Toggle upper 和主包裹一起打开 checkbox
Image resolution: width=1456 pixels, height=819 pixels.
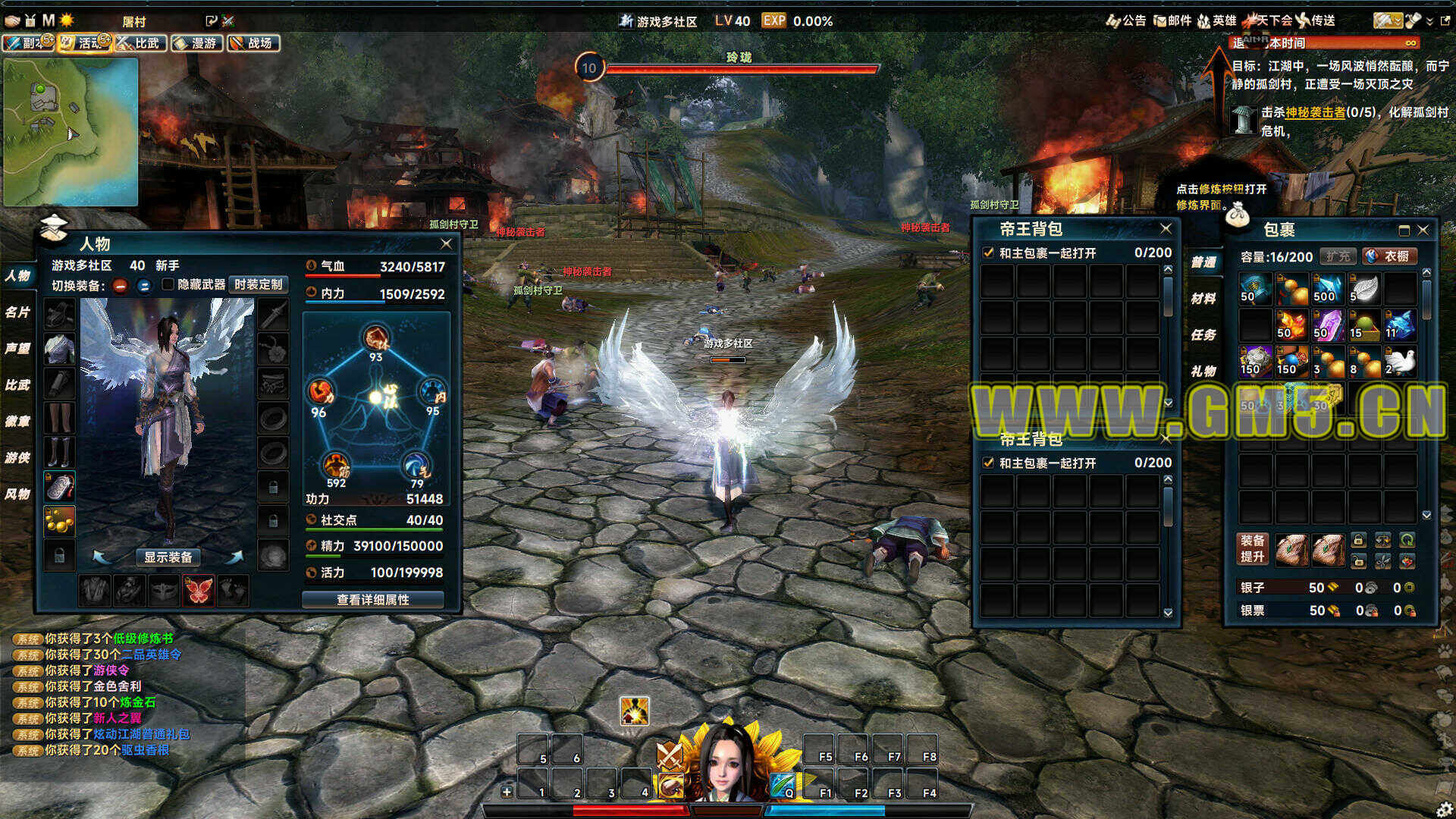[x=988, y=253]
